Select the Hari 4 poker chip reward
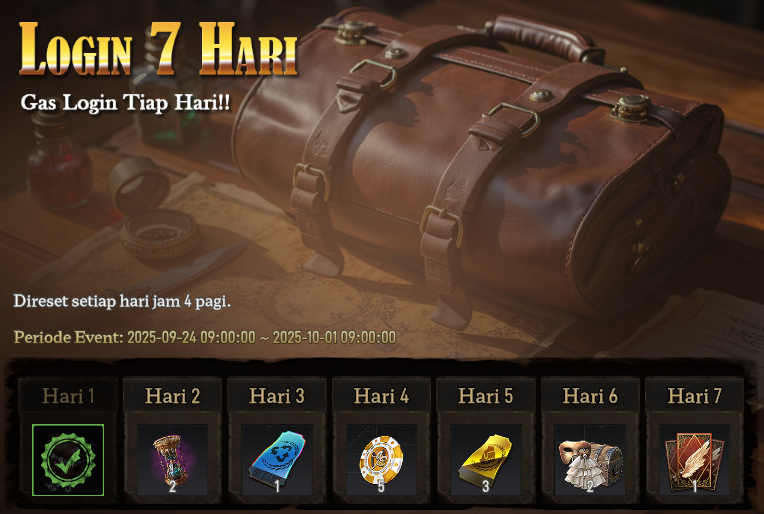Viewport: 764px width, 514px height. click(x=381, y=460)
